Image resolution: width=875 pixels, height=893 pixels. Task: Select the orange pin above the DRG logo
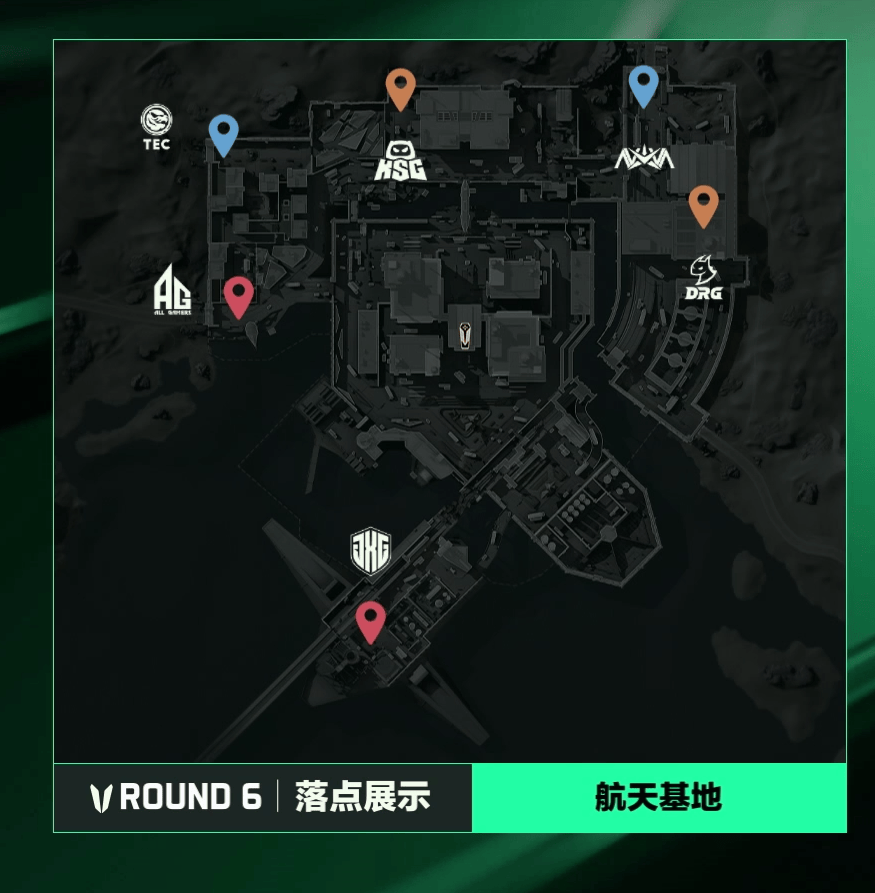(703, 205)
